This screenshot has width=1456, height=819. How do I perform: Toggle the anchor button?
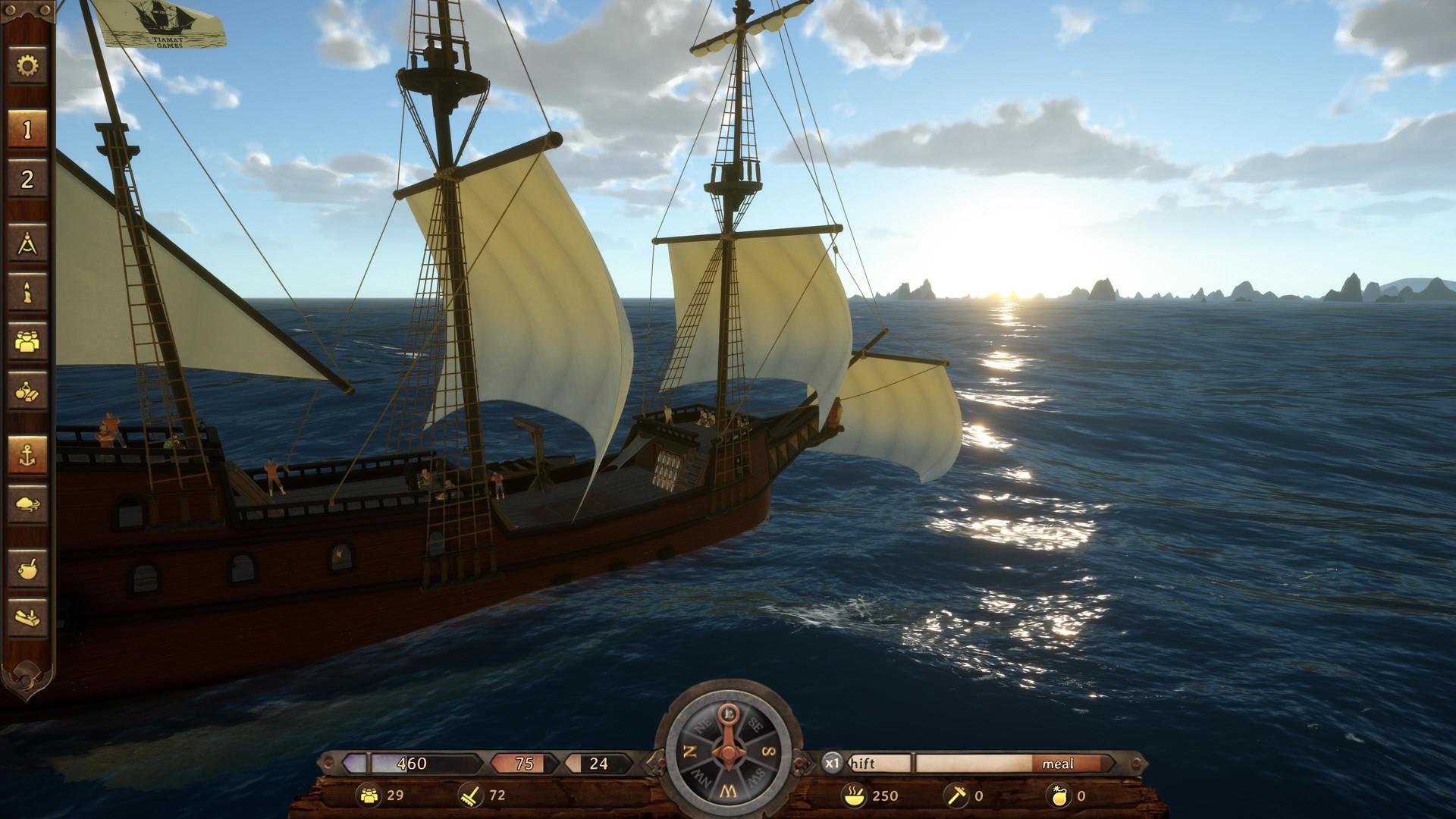coord(27,455)
